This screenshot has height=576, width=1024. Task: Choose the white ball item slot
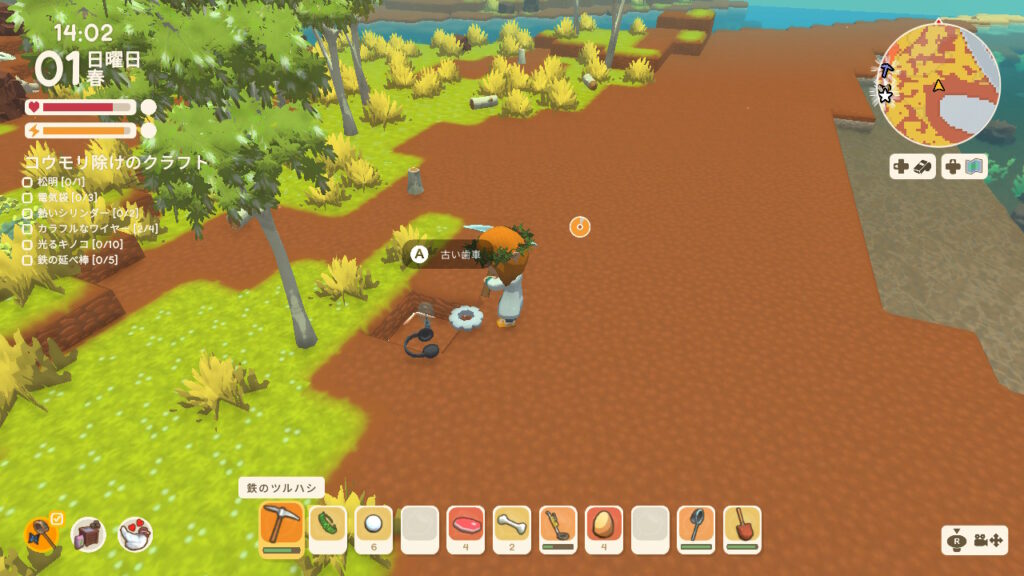click(373, 526)
